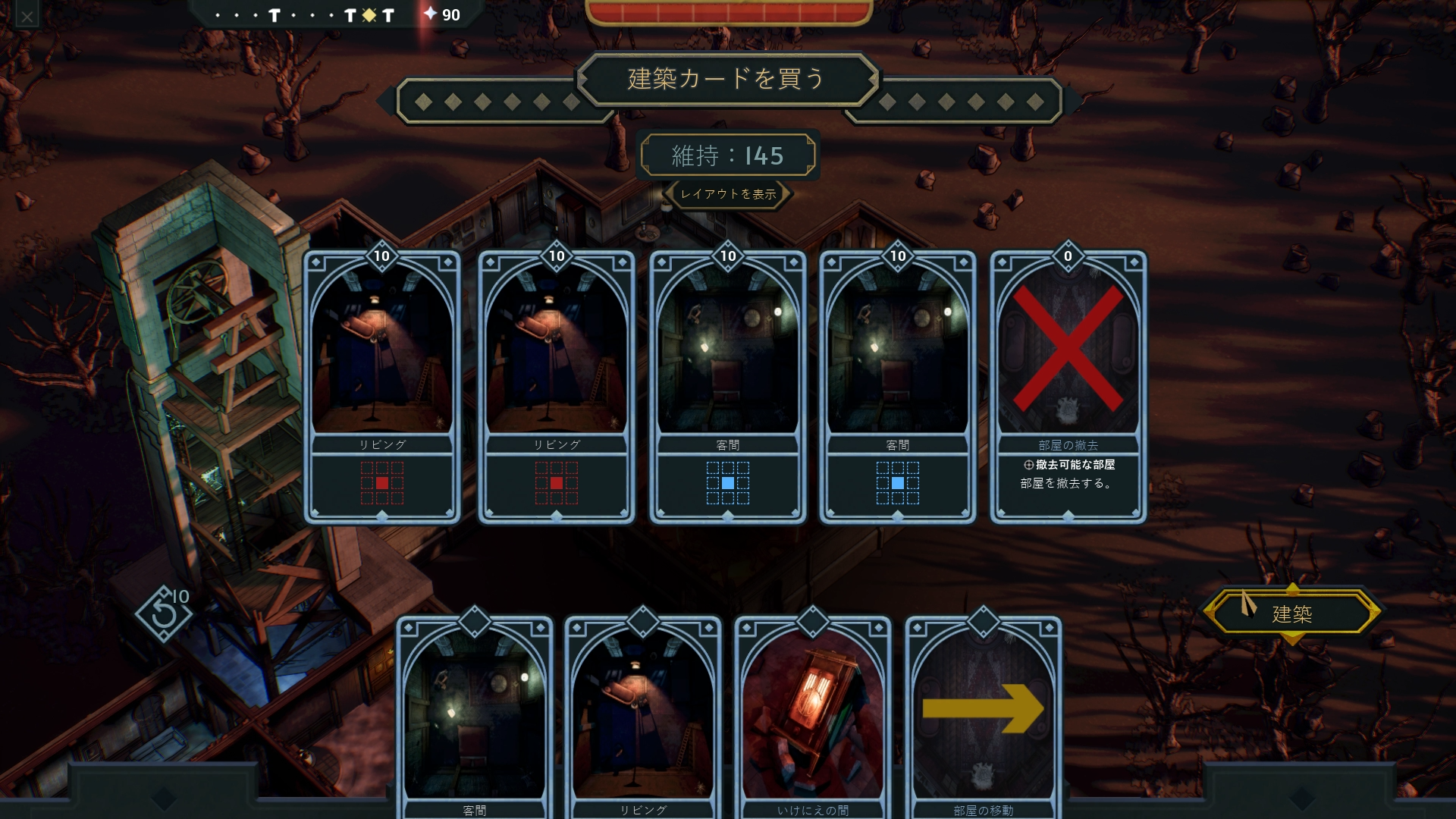
Task: Buy the 部屋の撤去 room removal card
Action: 1068,387
